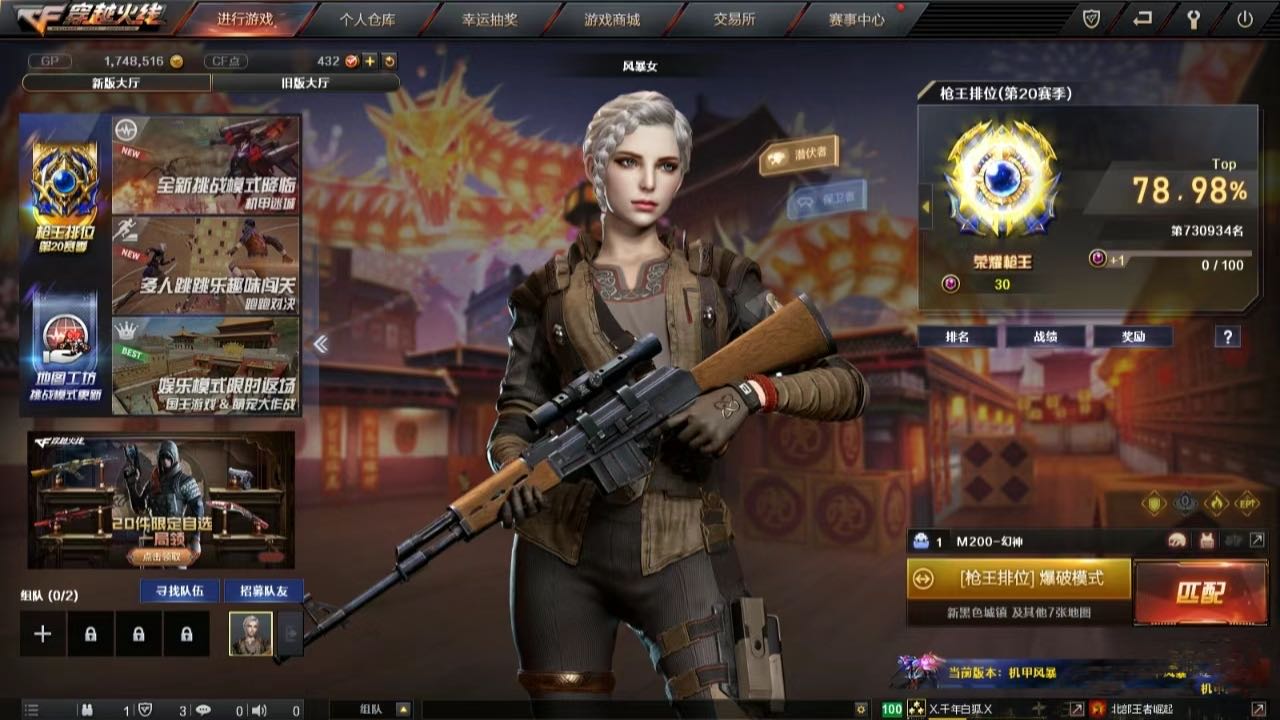The width and height of the screenshot is (1280, 720).
Task: View the 奖励 rewards
Action: [1132, 337]
